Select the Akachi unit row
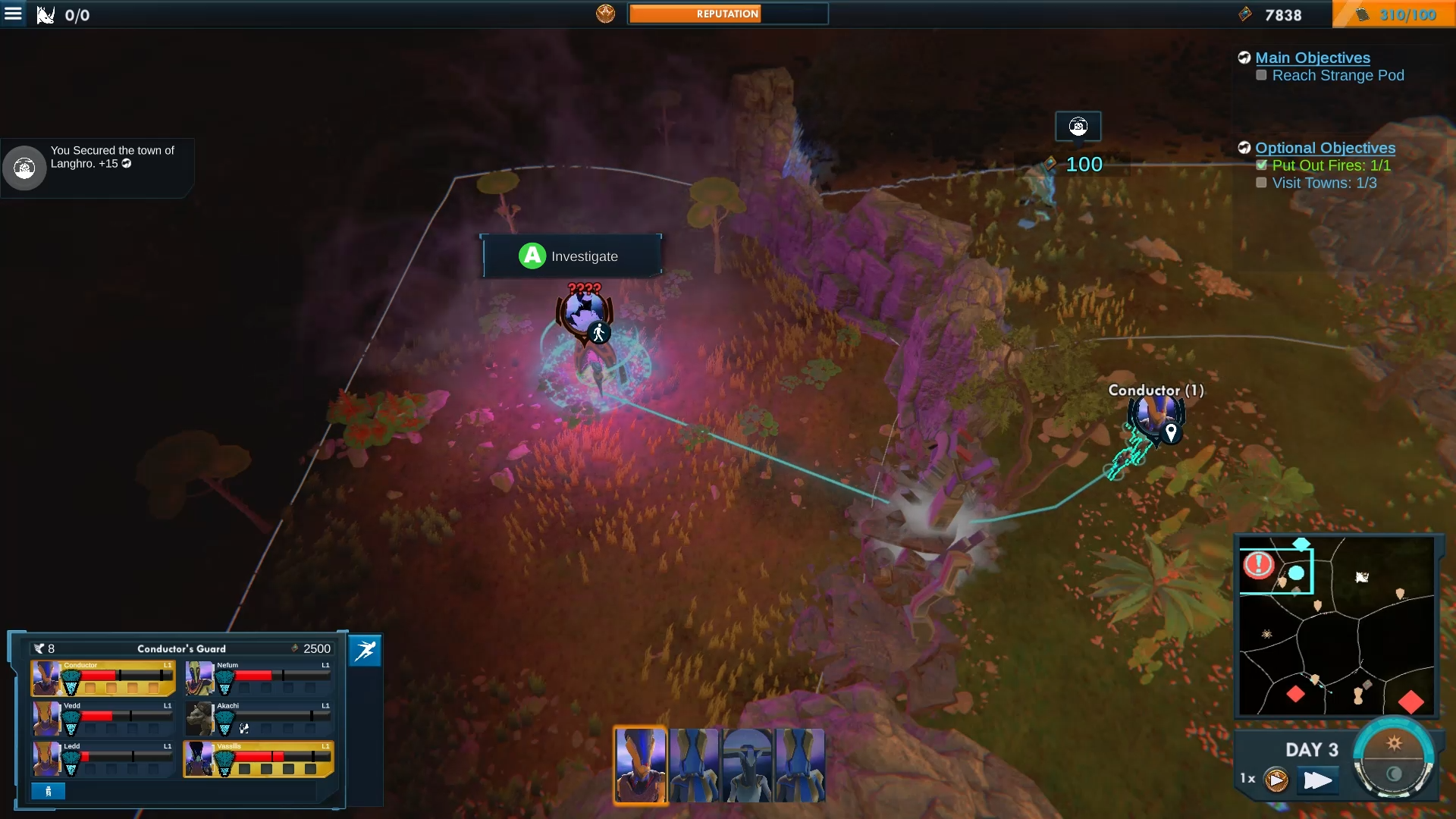The height and width of the screenshot is (819, 1456). pyautogui.click(x=259, y=718)
